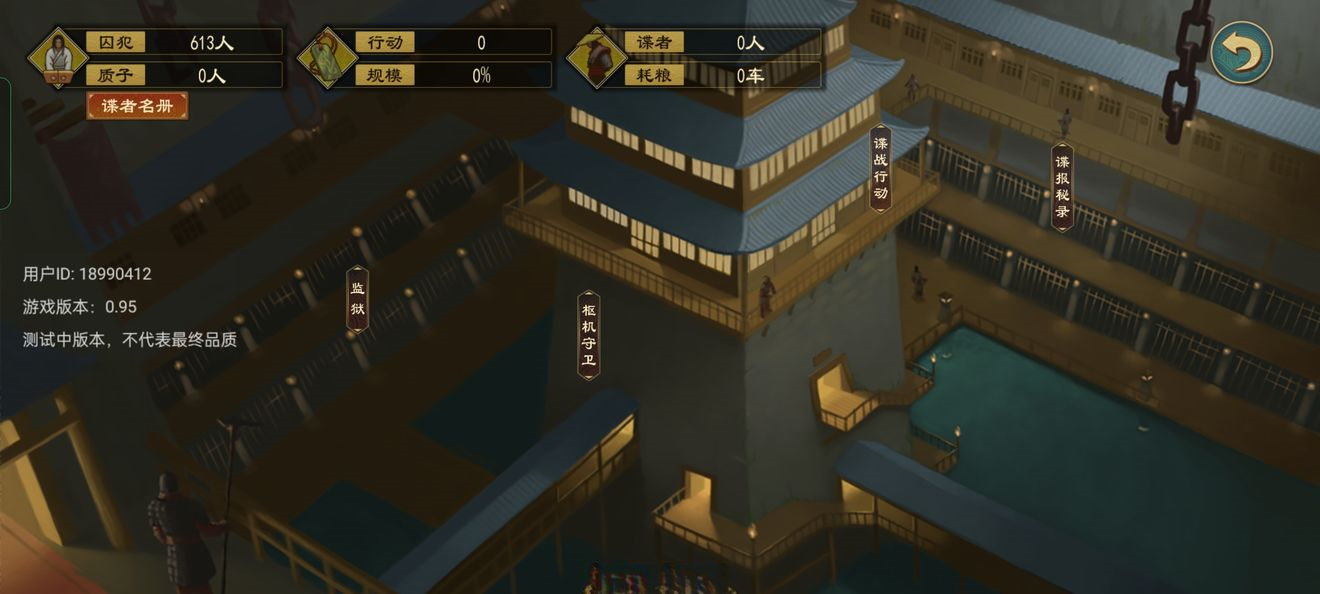
Task: Enter the 监狱 prison
Action: pos(357,299)
